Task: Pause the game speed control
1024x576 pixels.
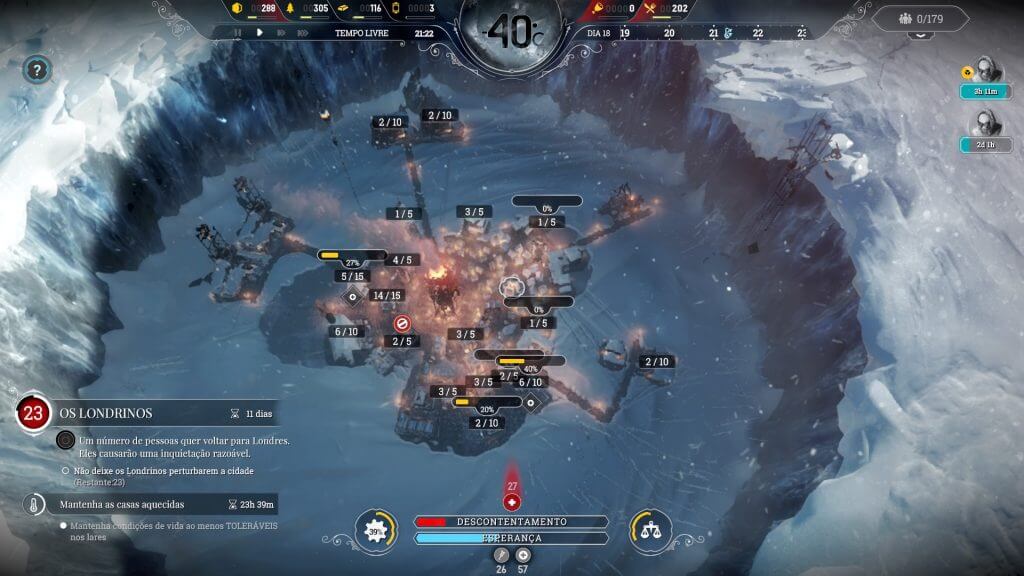Action: pyautogui.click(x=237, y=33)
